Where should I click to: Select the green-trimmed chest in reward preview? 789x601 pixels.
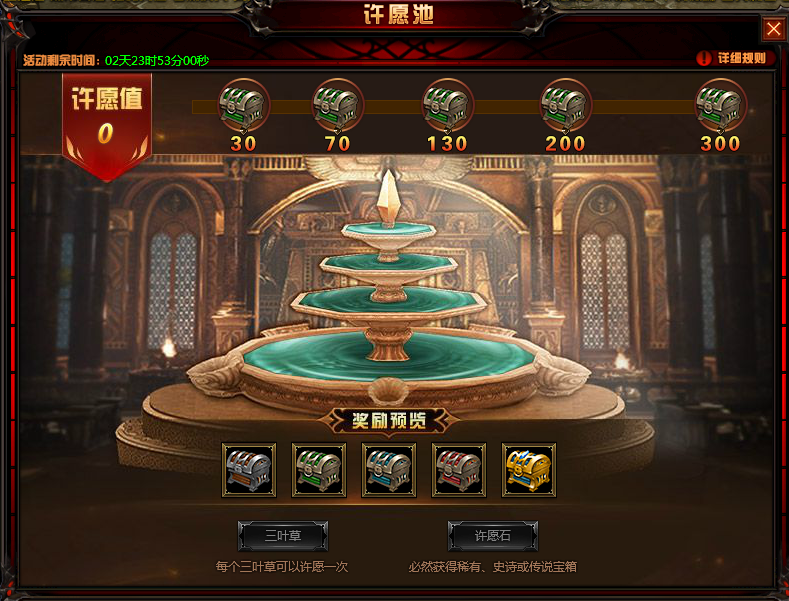click(318, 470)
